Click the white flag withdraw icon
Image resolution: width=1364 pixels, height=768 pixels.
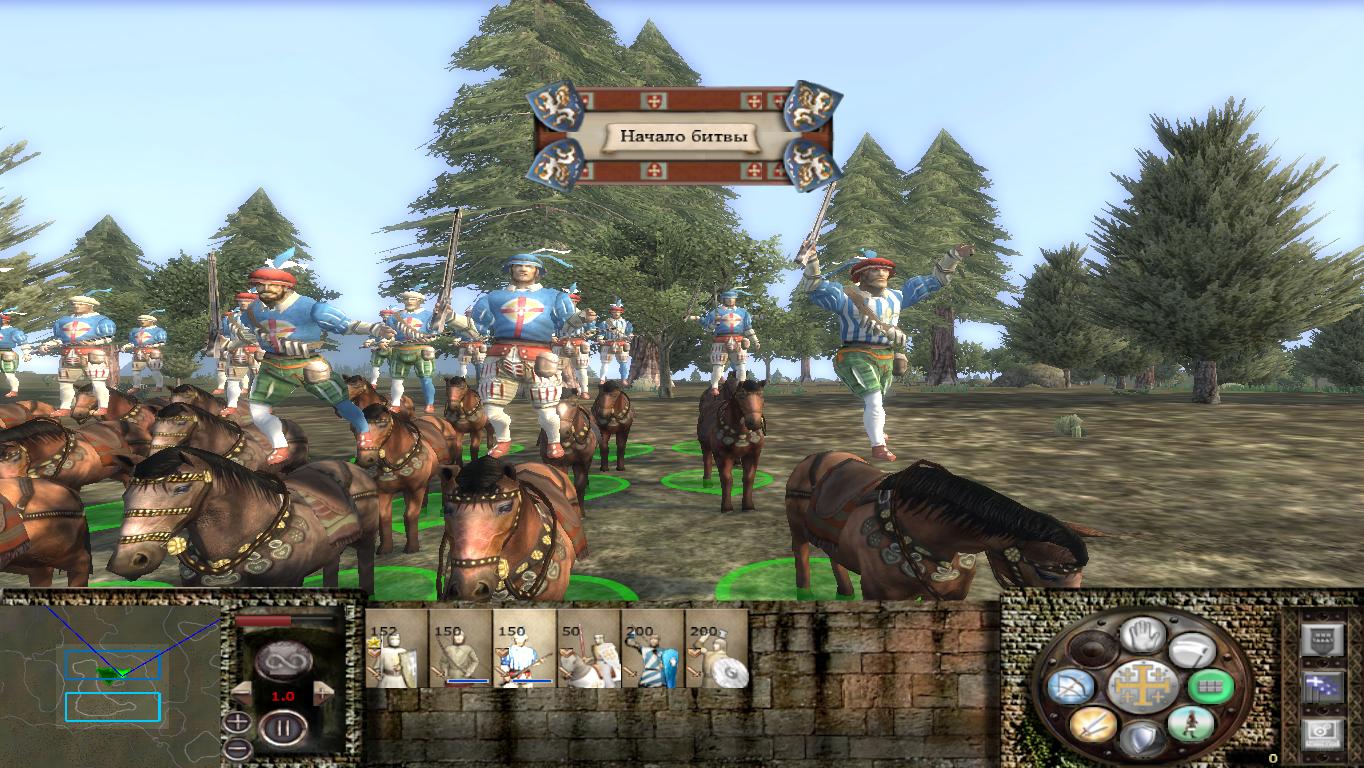(1190, 650)
